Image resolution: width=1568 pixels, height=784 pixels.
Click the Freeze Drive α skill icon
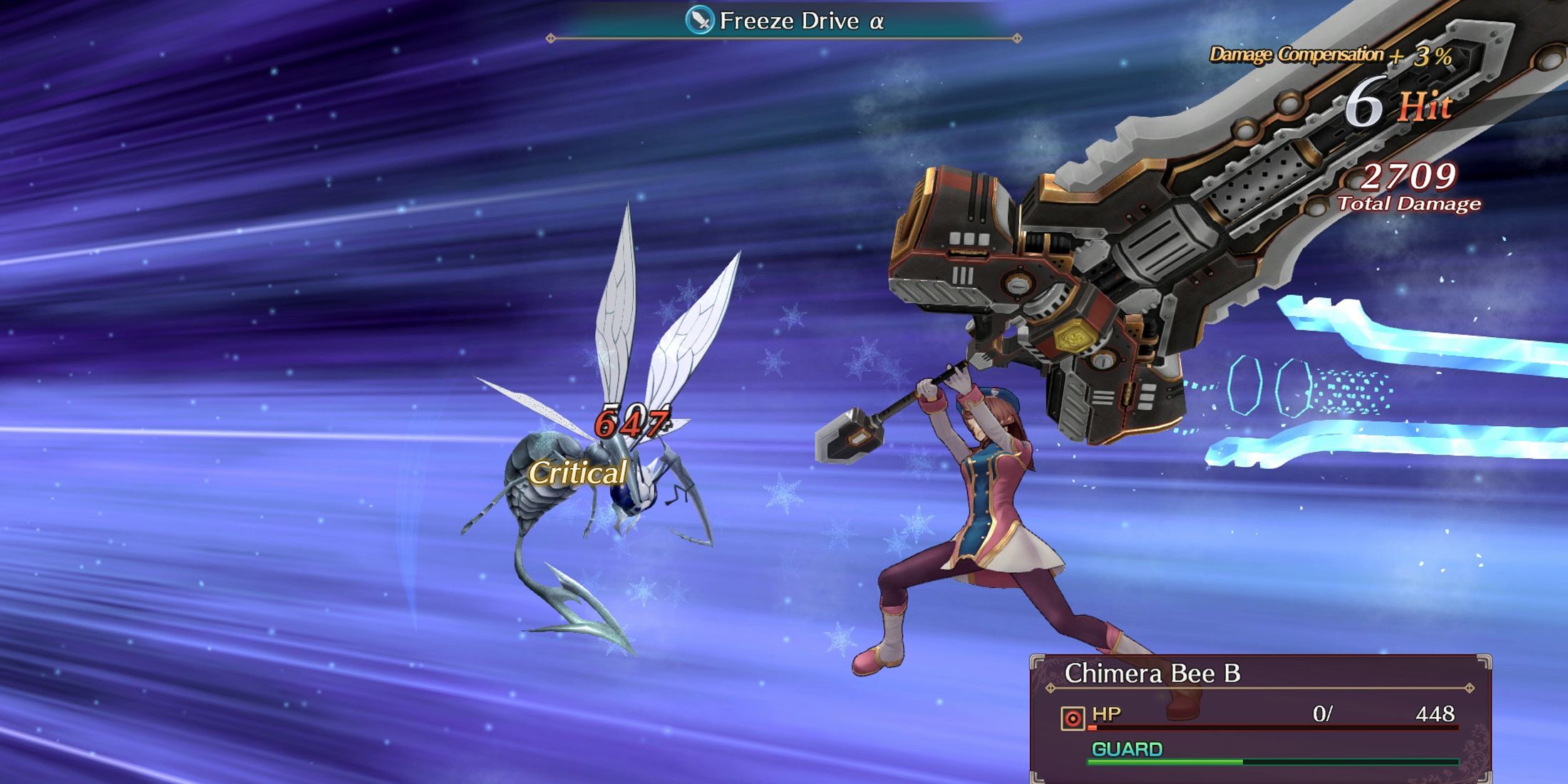pos(699,20)
